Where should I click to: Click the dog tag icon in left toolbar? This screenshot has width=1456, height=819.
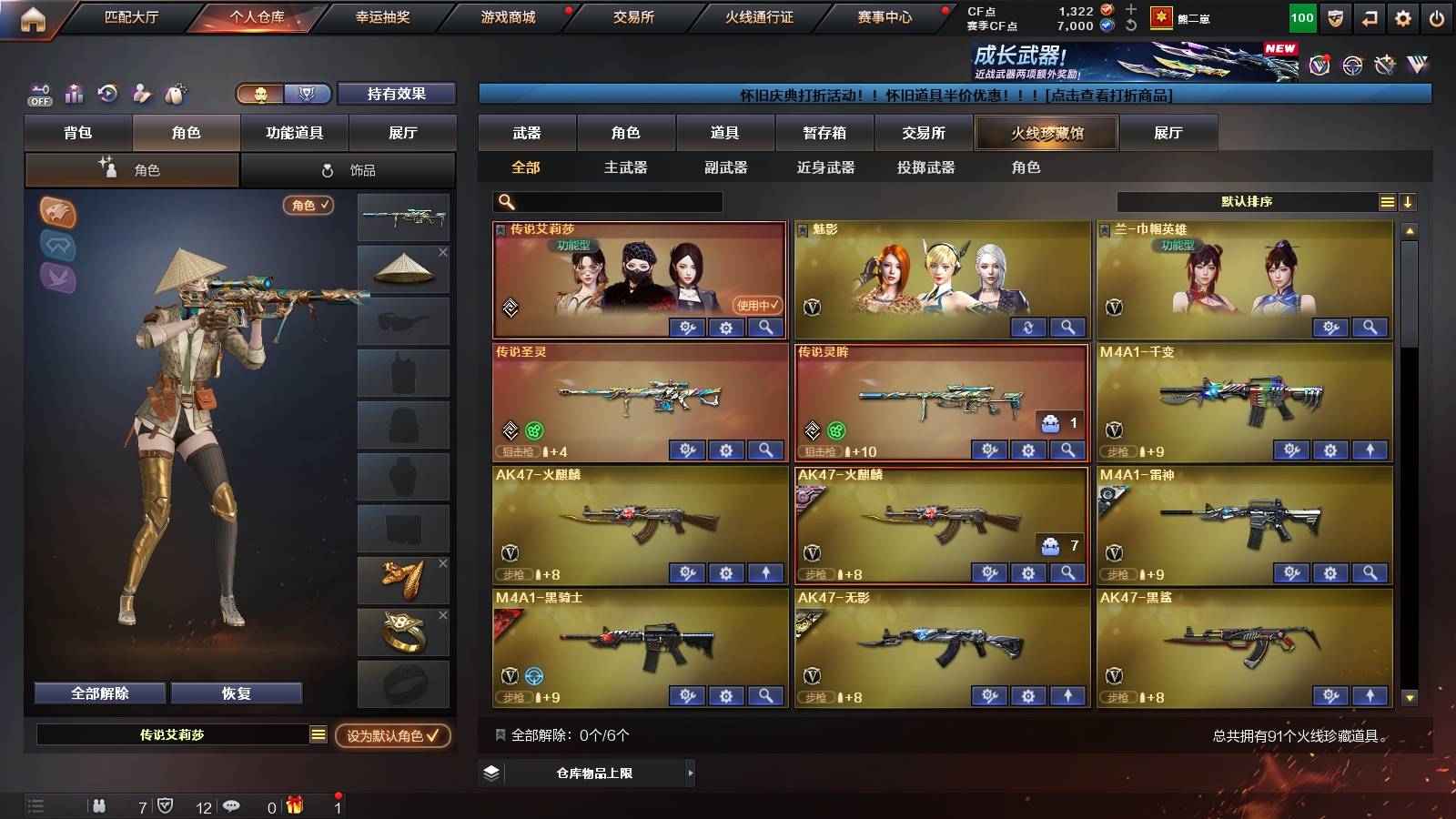(x=174, y=93)
